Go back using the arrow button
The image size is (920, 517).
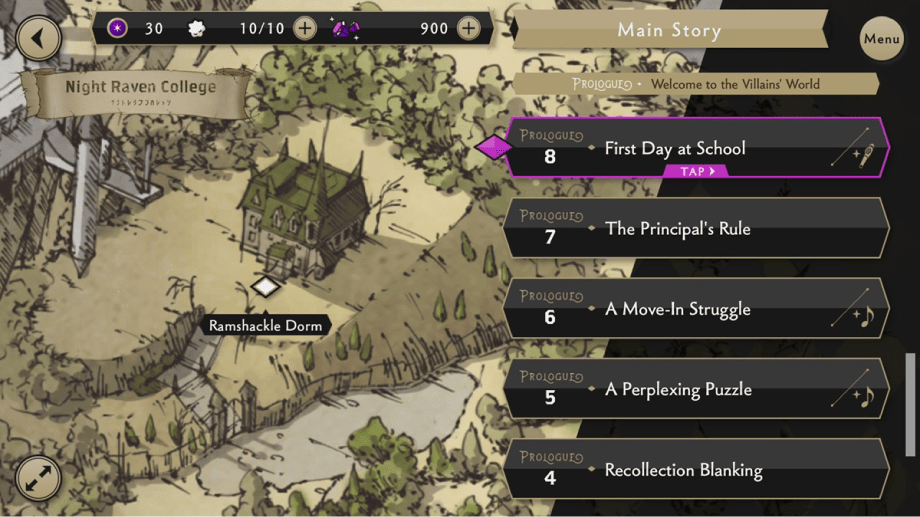tap(39, 39)
